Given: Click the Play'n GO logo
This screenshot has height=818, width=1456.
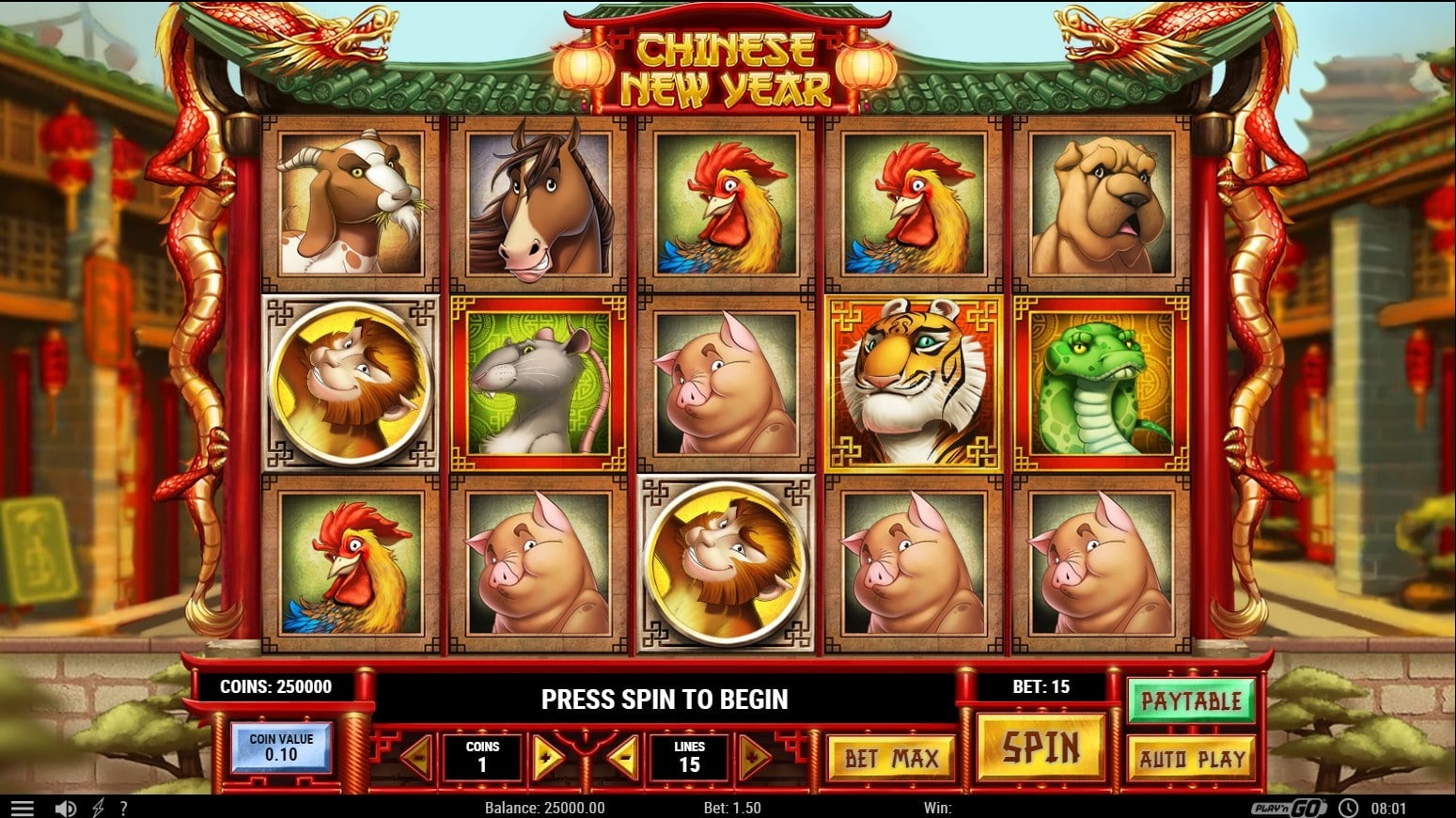Looking at the screenshot, I should 1291,806.
